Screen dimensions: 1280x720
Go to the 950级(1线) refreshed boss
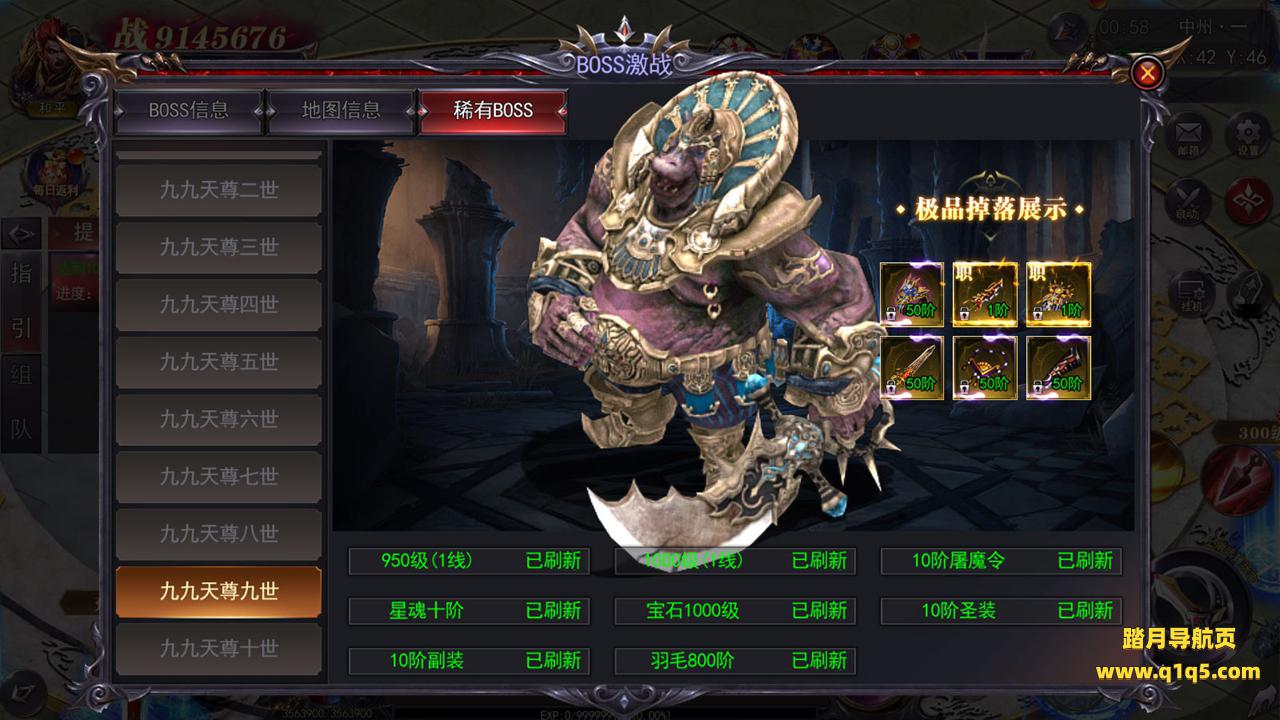pos(469,560)
